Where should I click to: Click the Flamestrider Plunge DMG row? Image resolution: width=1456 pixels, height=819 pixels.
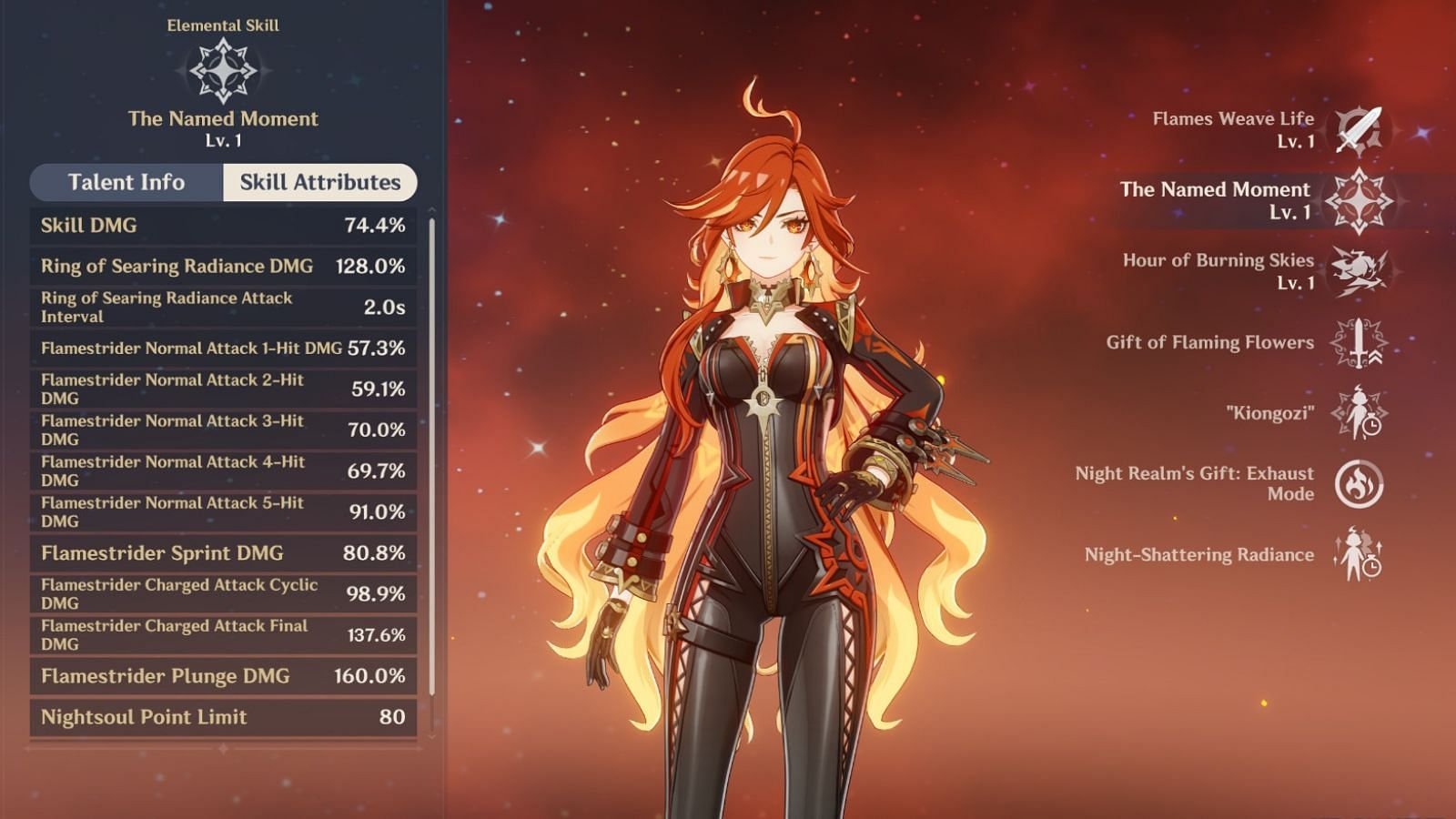(x=223, y=676)
